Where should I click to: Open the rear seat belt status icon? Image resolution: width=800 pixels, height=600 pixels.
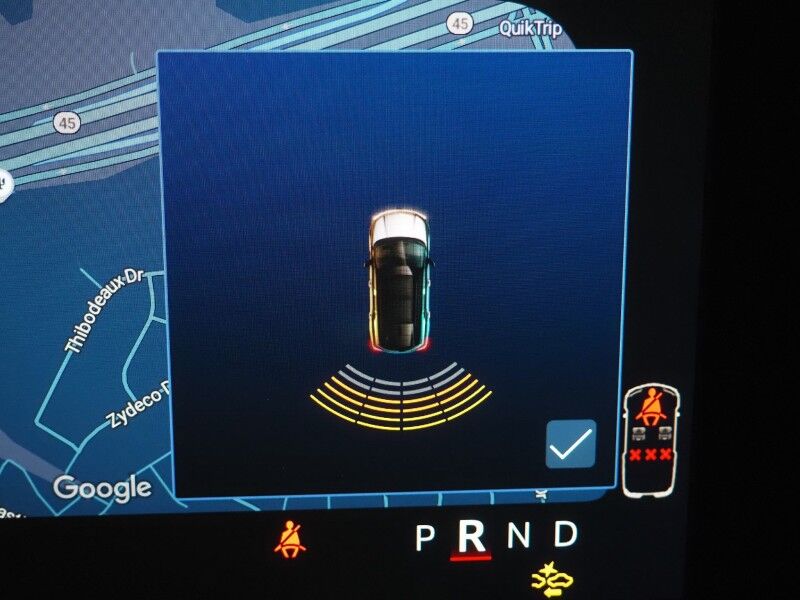[x=651, y=440]
